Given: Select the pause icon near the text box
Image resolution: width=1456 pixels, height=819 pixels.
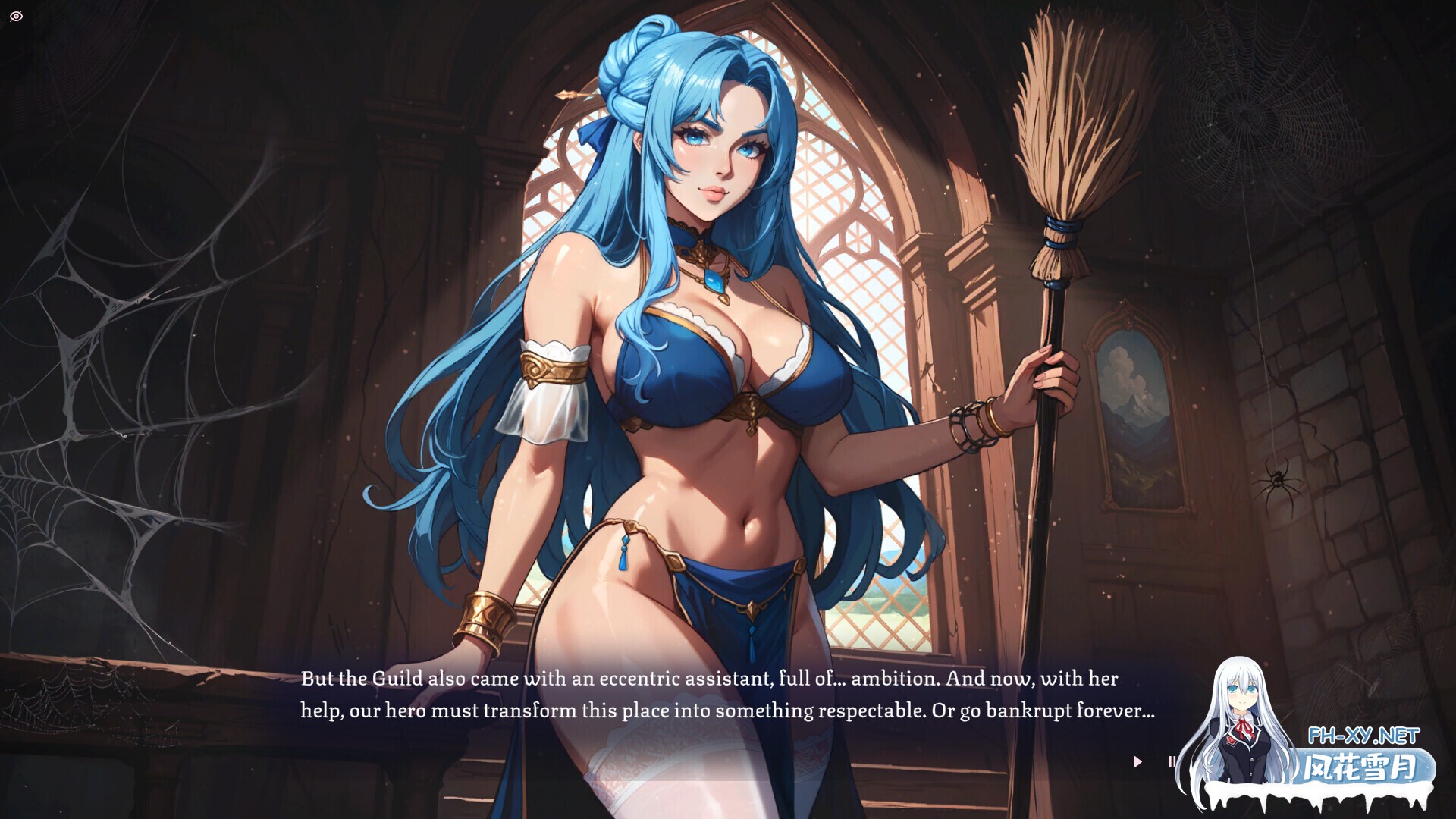Looking at the screenshot, I should click(1172, 761).
